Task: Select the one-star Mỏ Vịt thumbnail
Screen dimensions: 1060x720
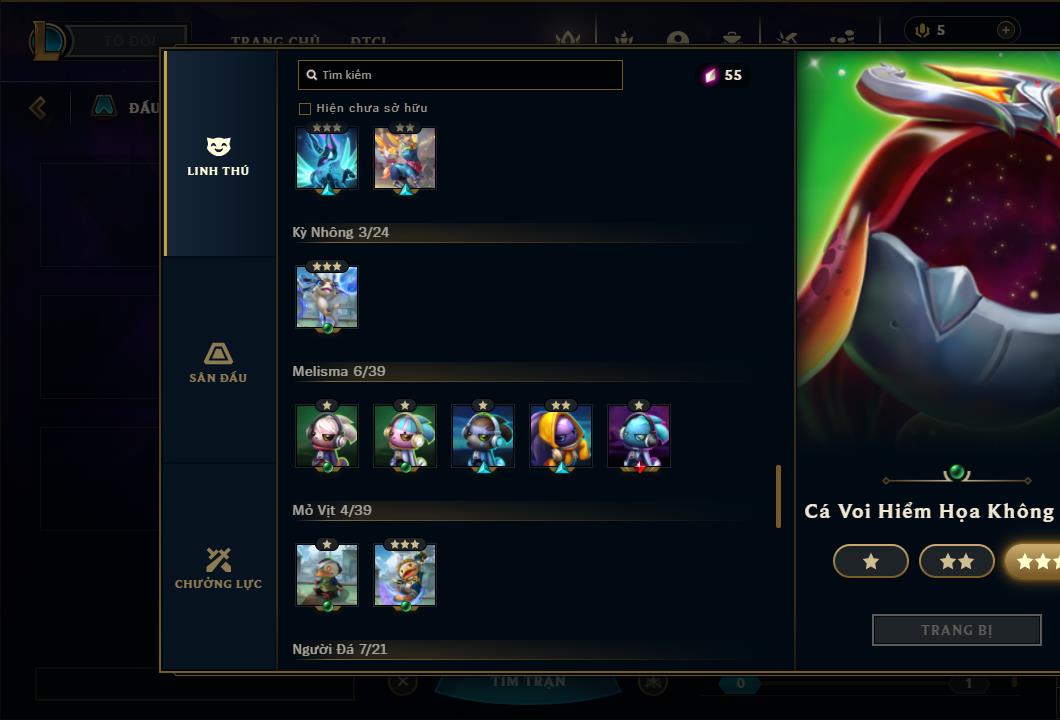Action: pos(327,575)
